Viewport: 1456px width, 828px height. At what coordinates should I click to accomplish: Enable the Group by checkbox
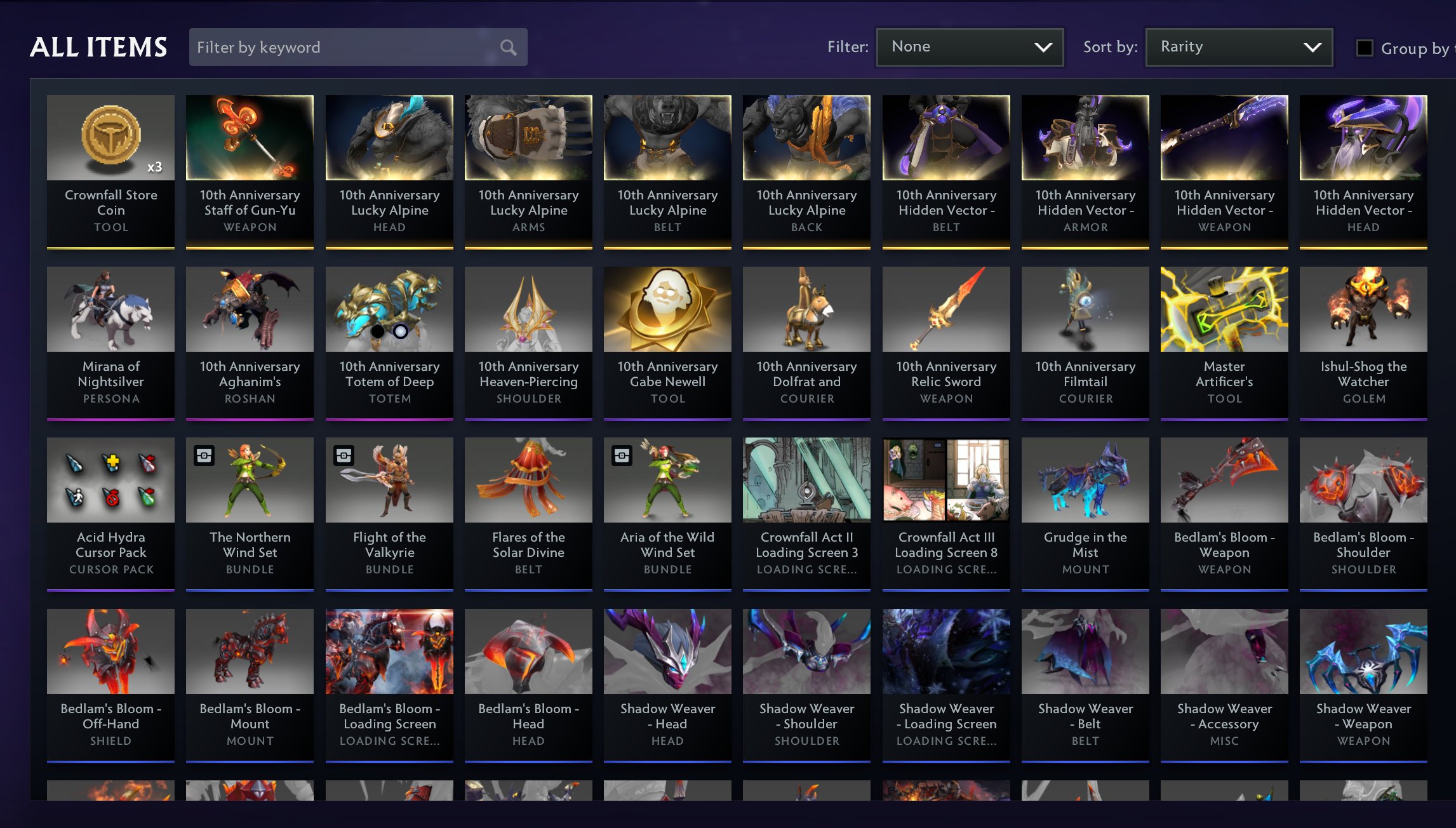[x=1364, y=47]
